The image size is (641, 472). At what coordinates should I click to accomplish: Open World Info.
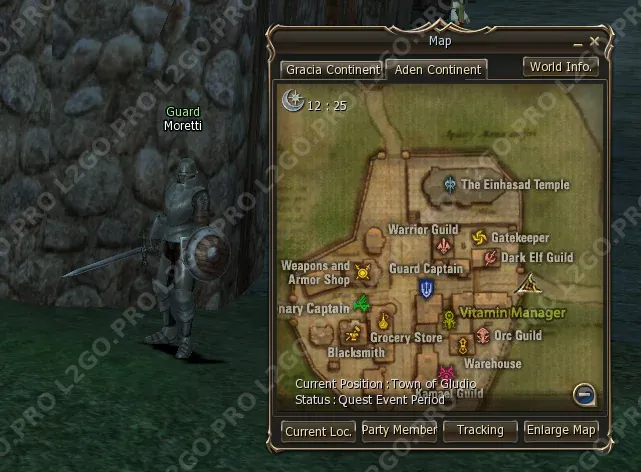click(561, 67)
